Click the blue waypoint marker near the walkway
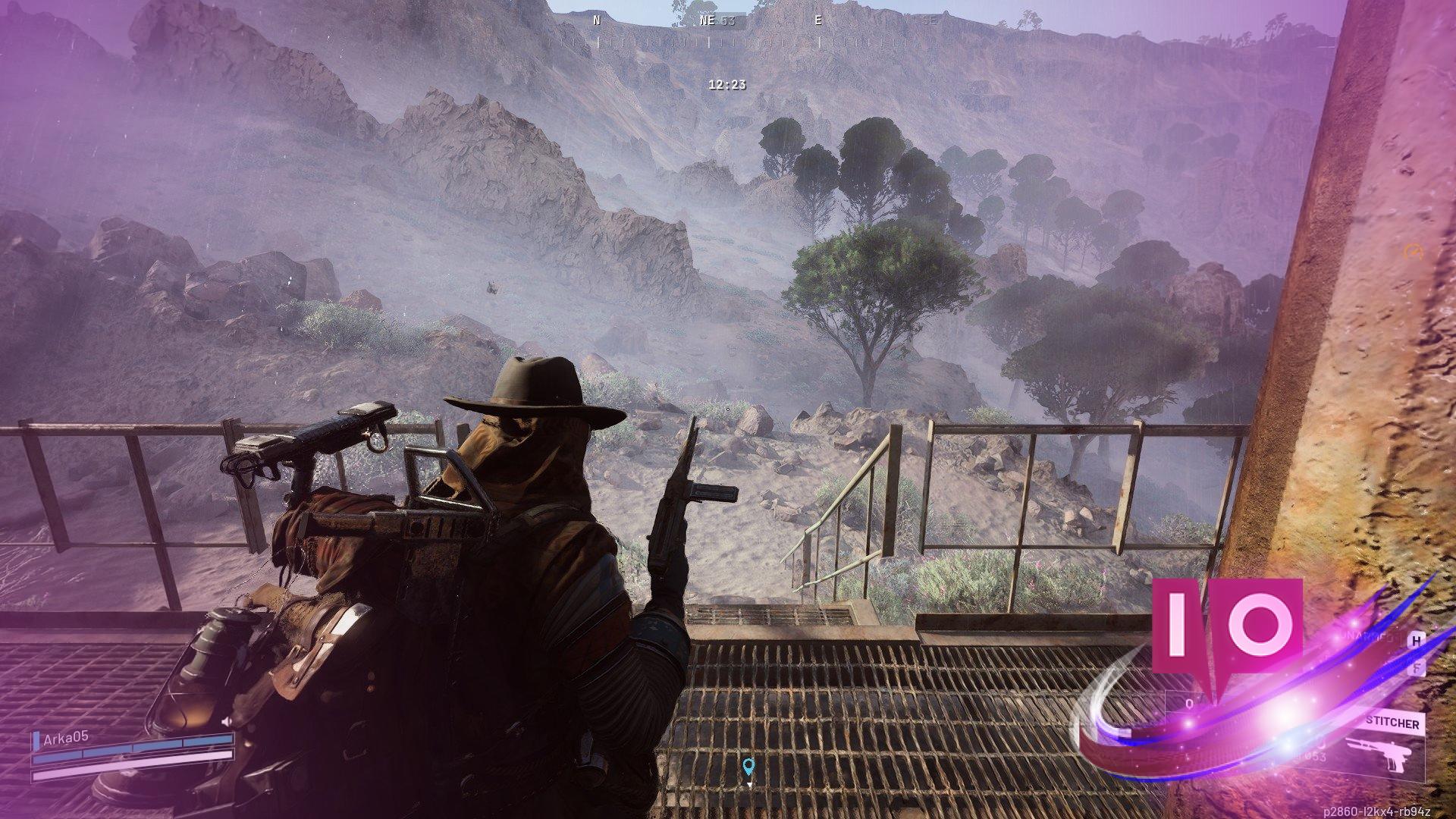This screenshot has width=1456, height=819. [749, 766]
